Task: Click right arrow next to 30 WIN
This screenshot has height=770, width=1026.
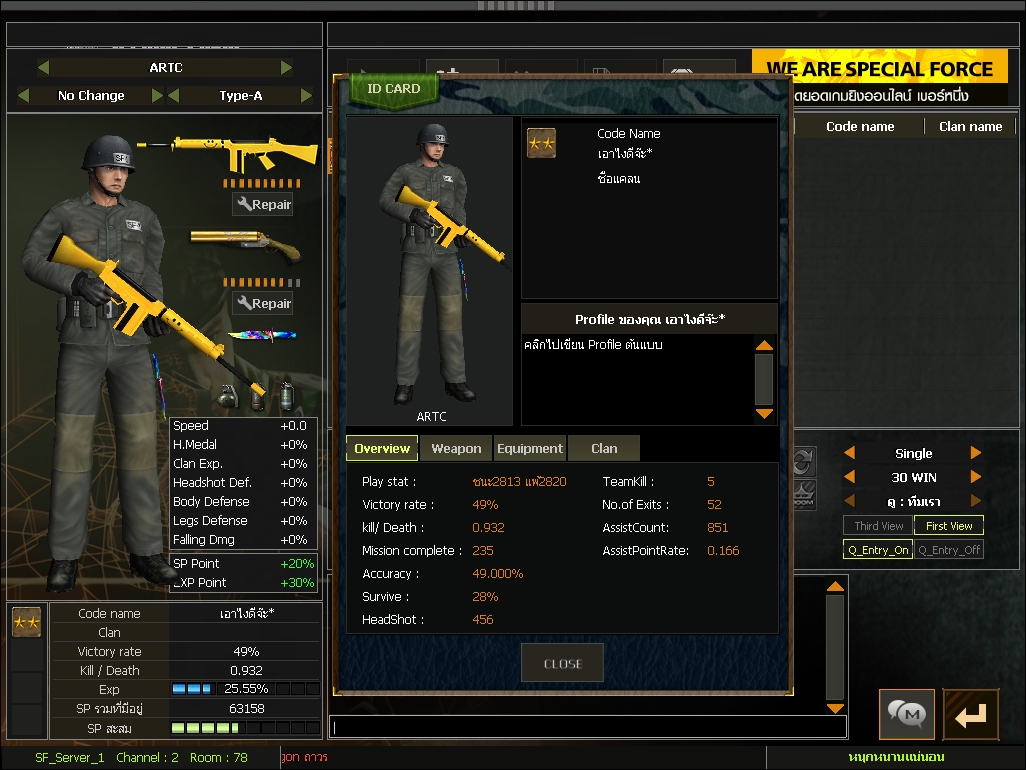Action: (976, 477)
